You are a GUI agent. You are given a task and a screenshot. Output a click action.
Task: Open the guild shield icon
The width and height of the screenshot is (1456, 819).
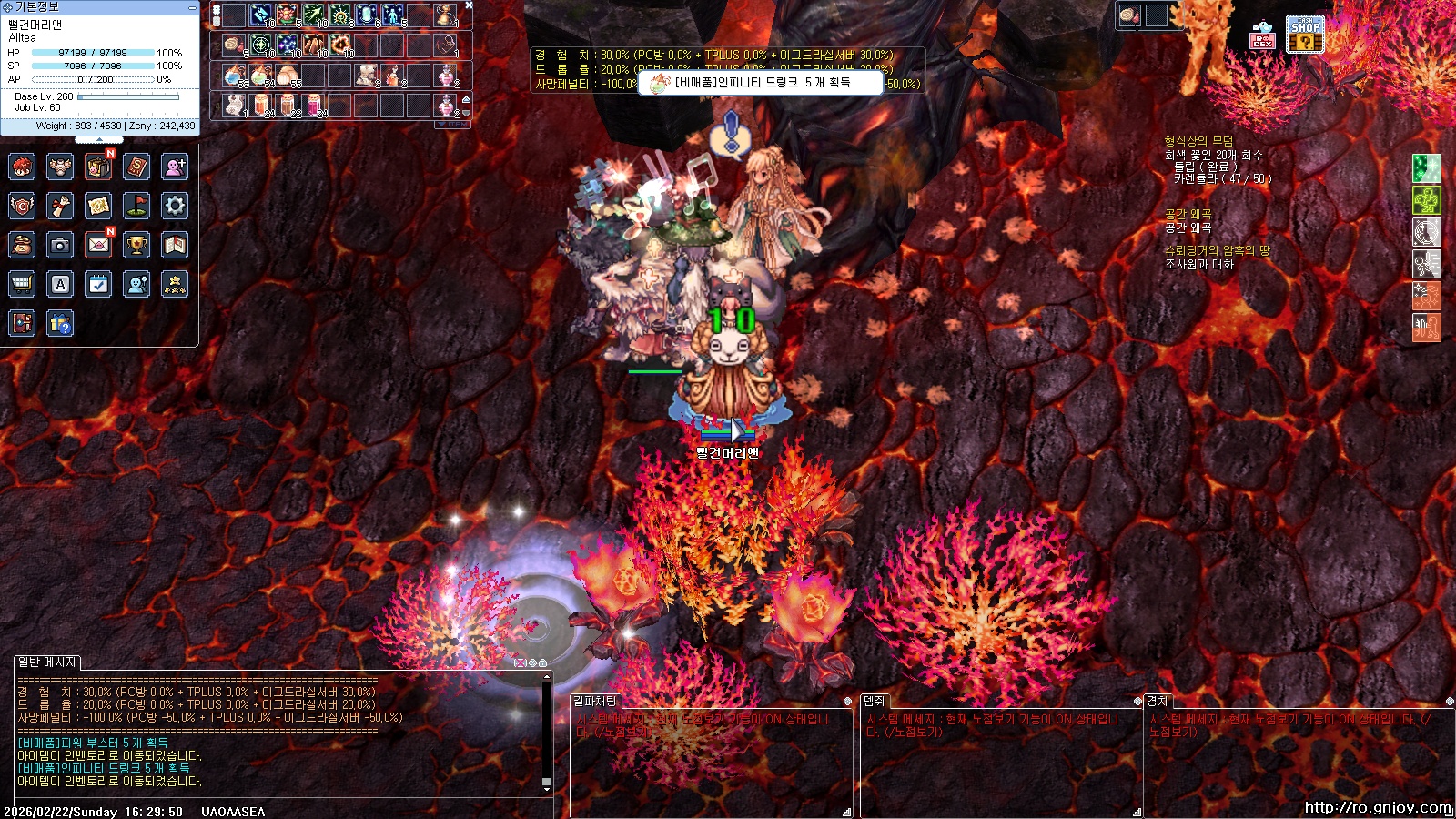tap(22, 206)
